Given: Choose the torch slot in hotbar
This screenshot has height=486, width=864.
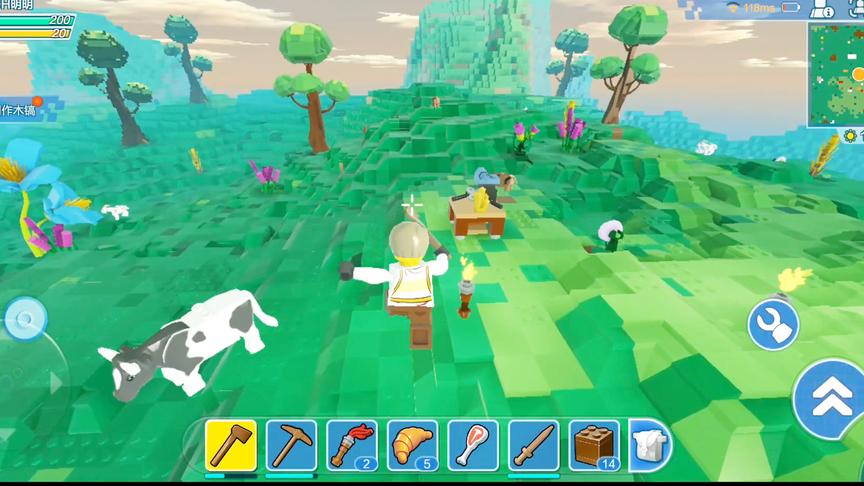Looking at the screenshot, I should pyautogui.click(x=352, y=445).
